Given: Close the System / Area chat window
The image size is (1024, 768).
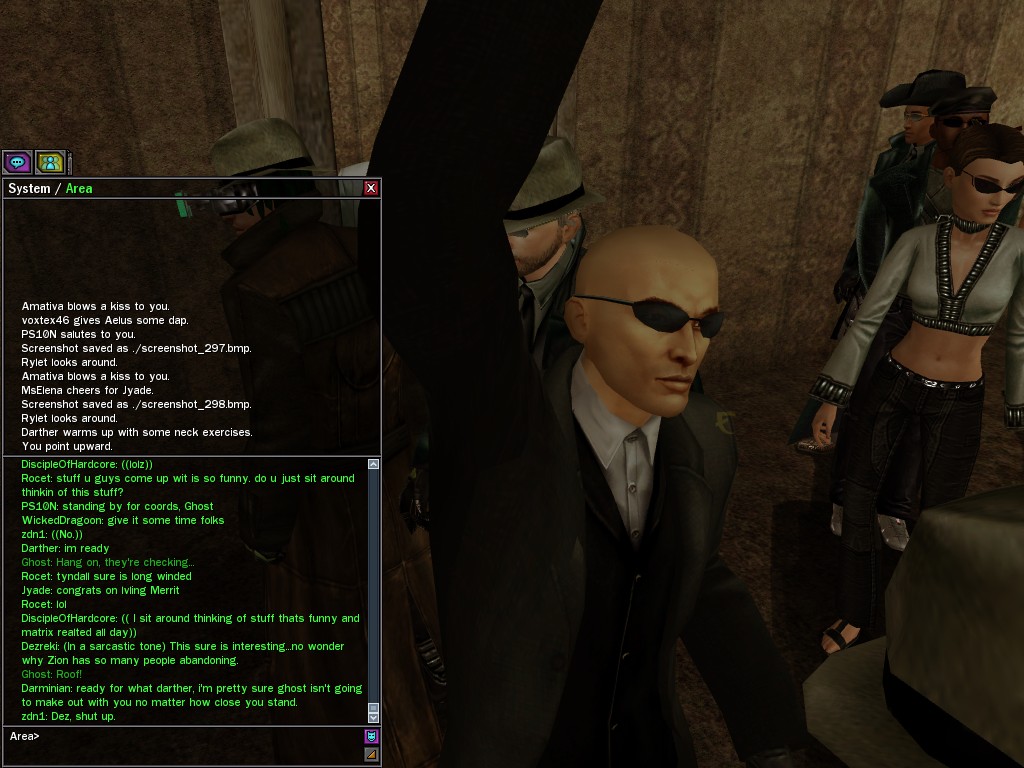Looking at the screenshot, I should point(371,188).
